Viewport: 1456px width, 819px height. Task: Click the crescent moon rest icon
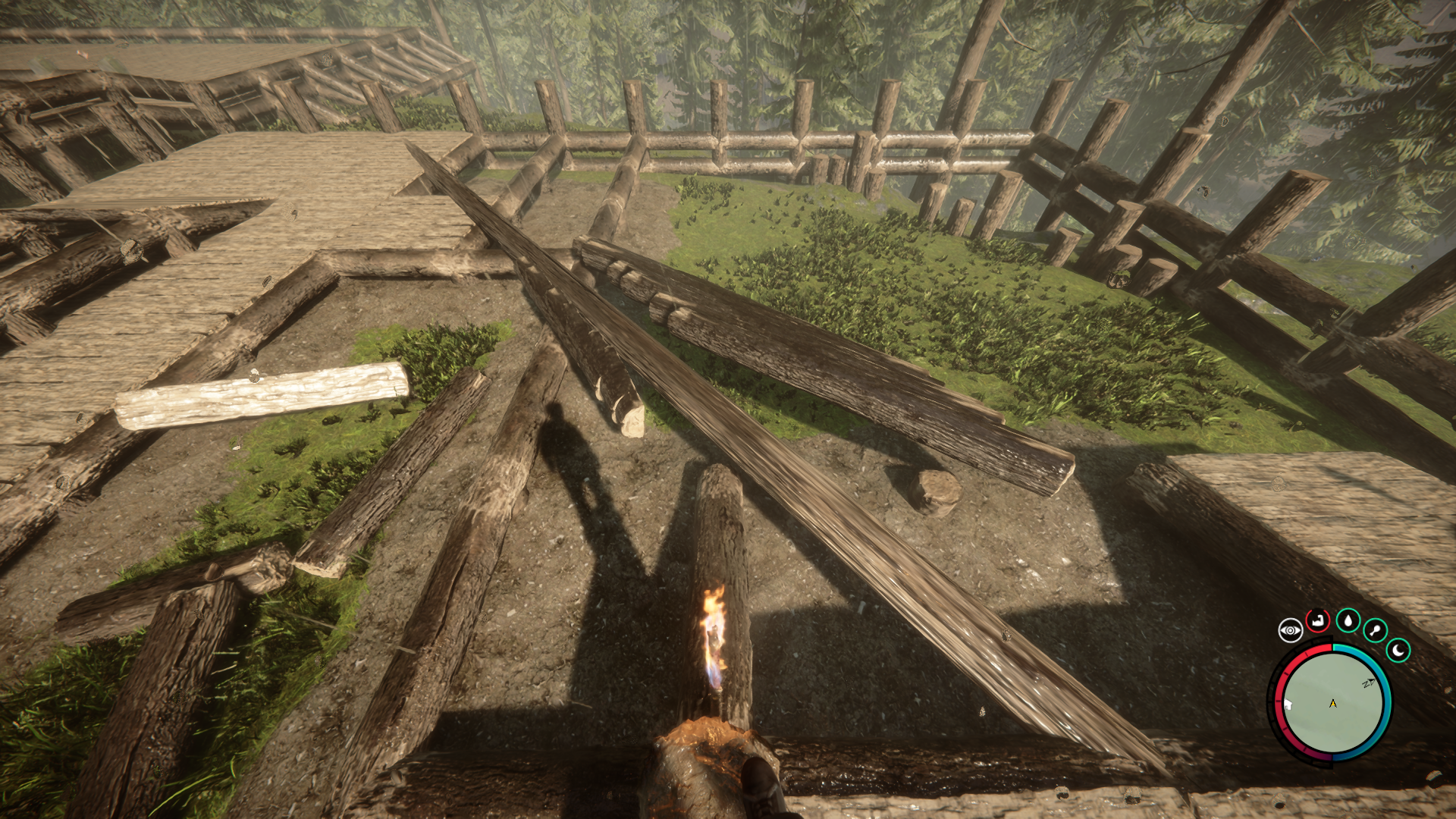pyautogui.click(x=1398, y=650)
